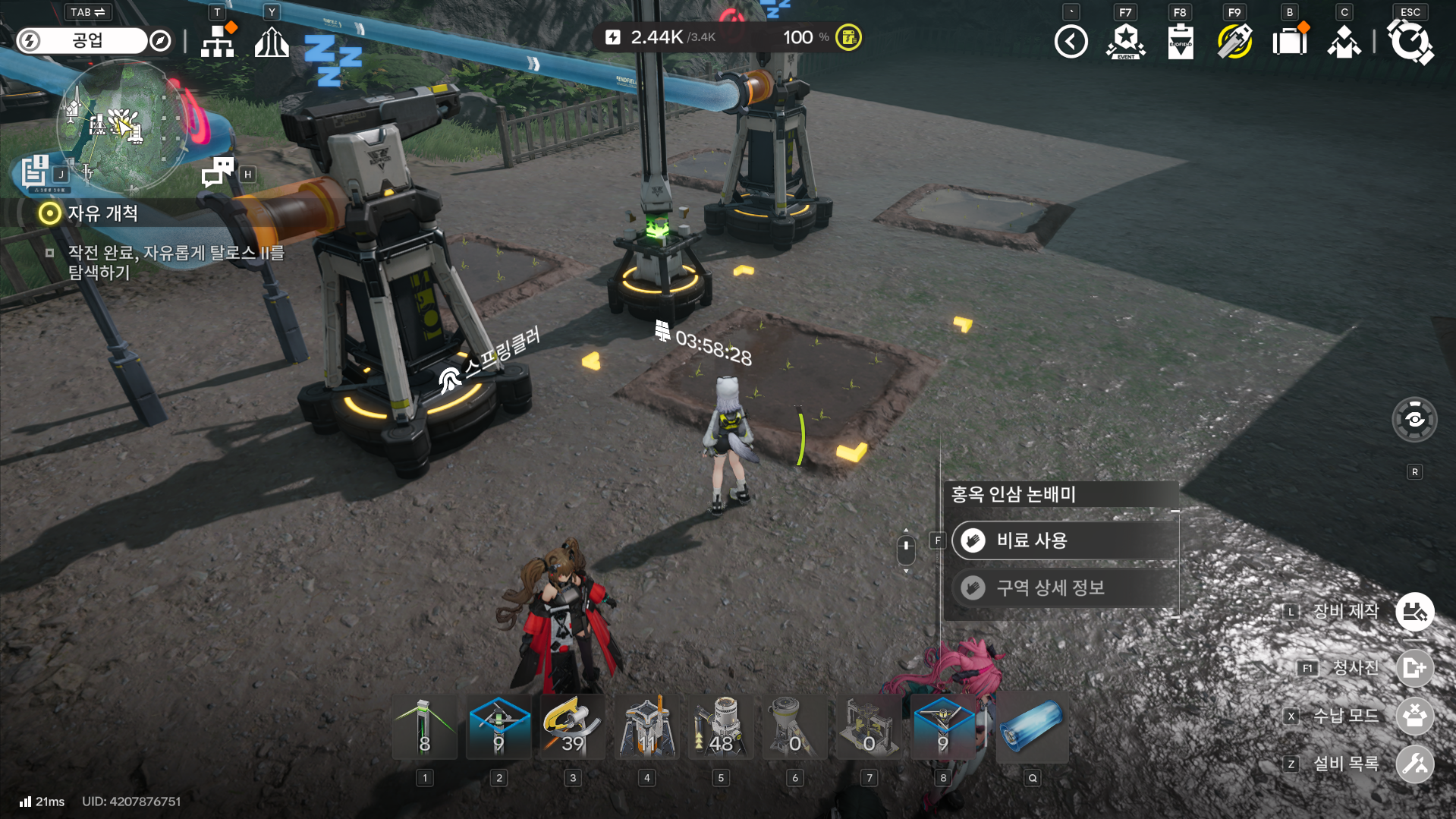Open the backpack inventory icon
The height and width of the screenshot is (819, 1456).
point(1289,41)
